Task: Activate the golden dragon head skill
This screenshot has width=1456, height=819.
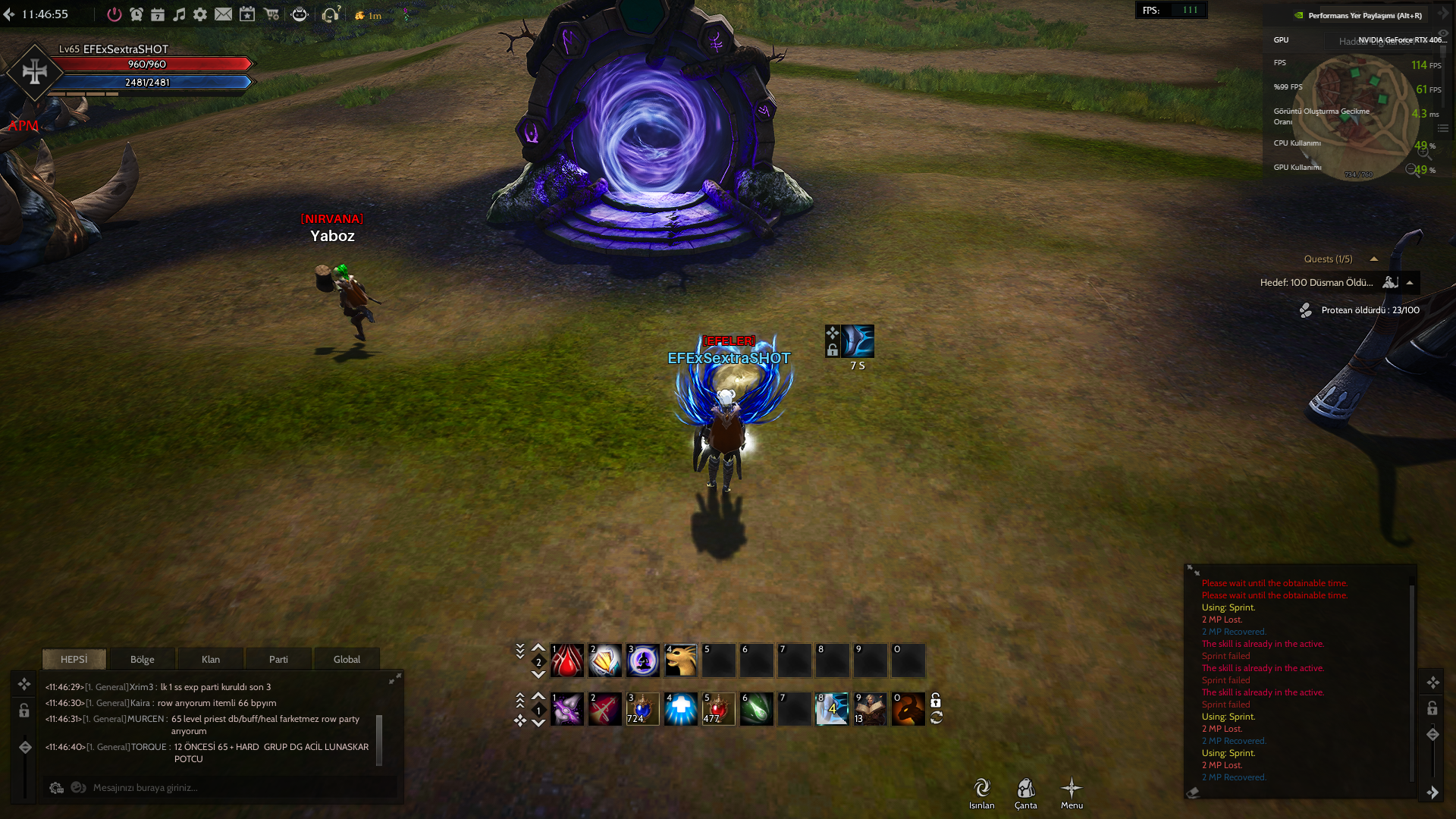Action: coord(680,661)
